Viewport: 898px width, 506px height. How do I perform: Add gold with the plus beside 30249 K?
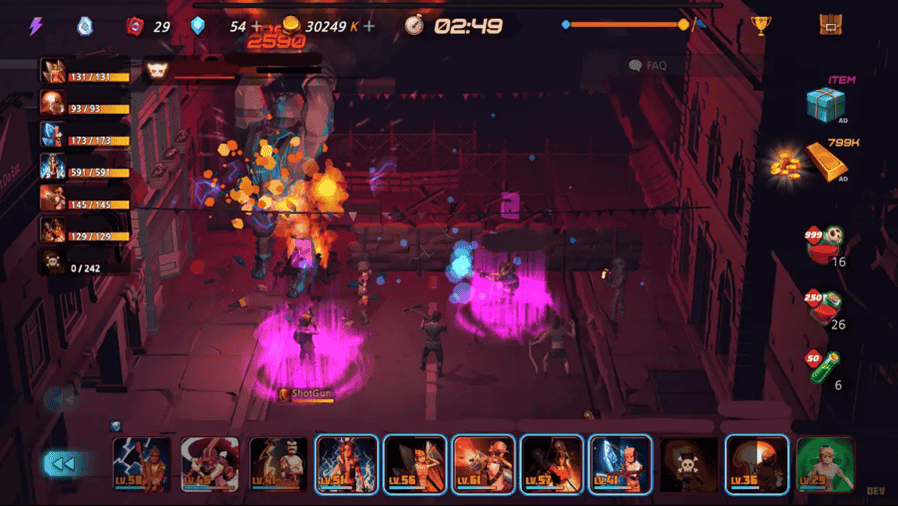click(x=370, y=26)
